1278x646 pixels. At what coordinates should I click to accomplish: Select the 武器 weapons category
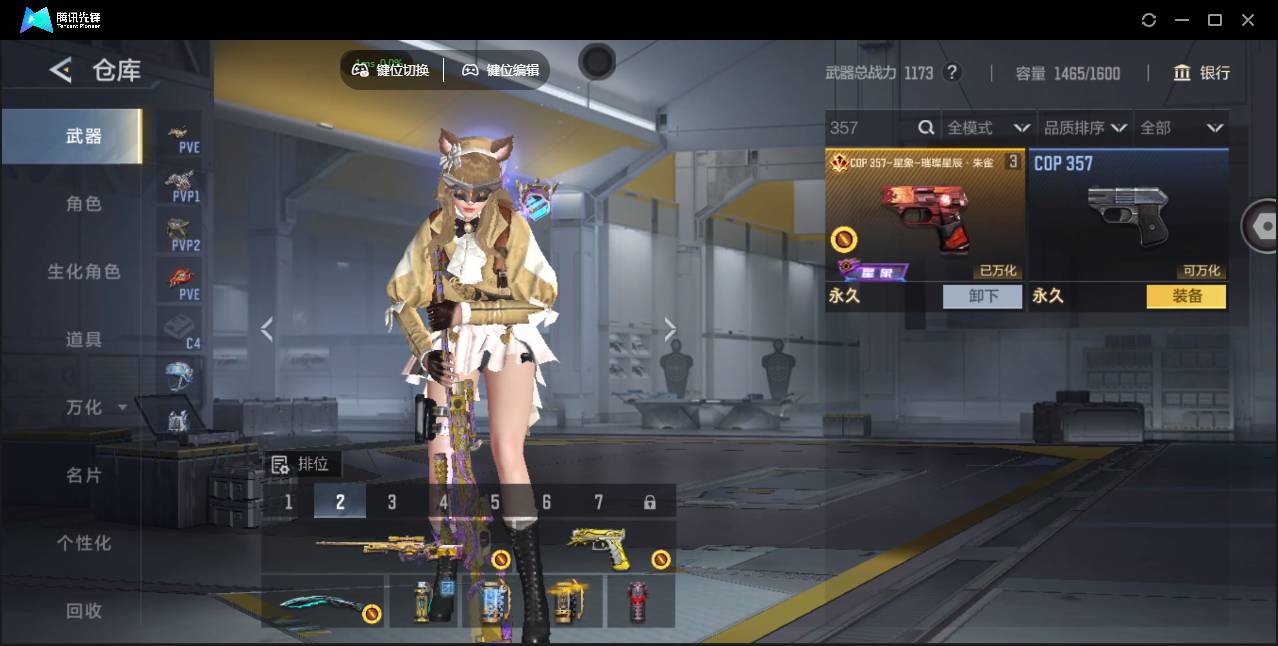[84, 136]
